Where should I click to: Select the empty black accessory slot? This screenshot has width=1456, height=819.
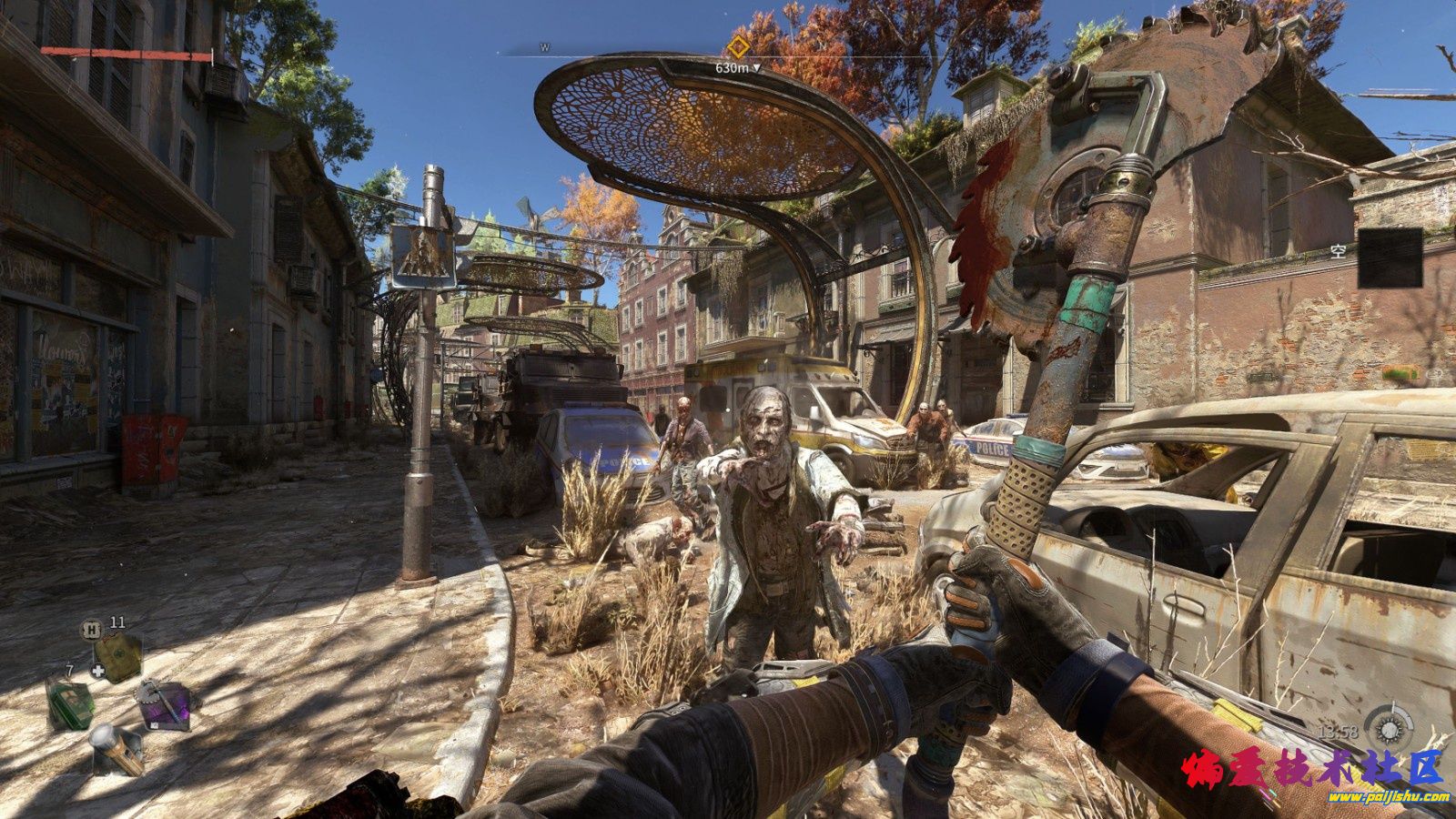(x=1390, y=258)
